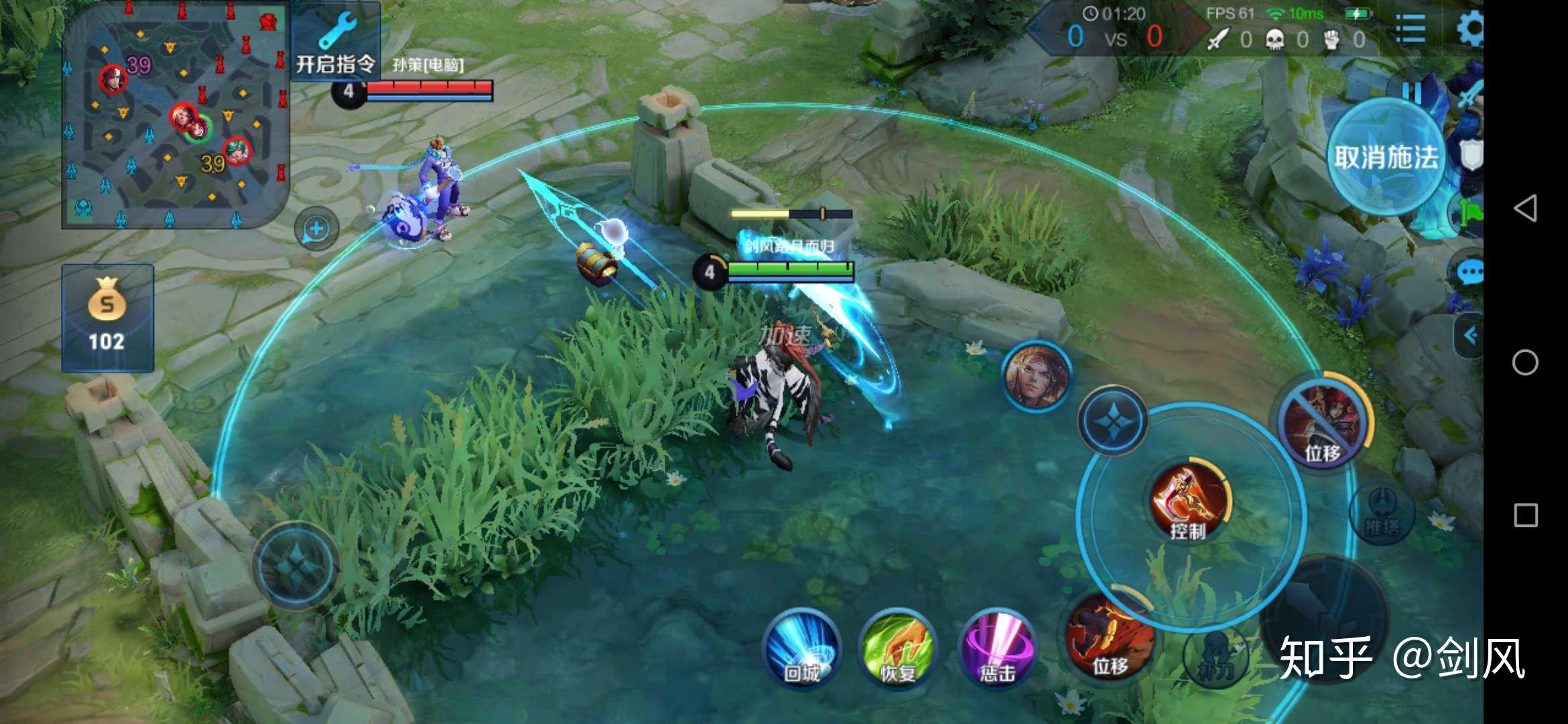Screen dimensions: 1568x724
Task: Click the blue left-arrow collapse tab
Action: tap(1469, 335)
